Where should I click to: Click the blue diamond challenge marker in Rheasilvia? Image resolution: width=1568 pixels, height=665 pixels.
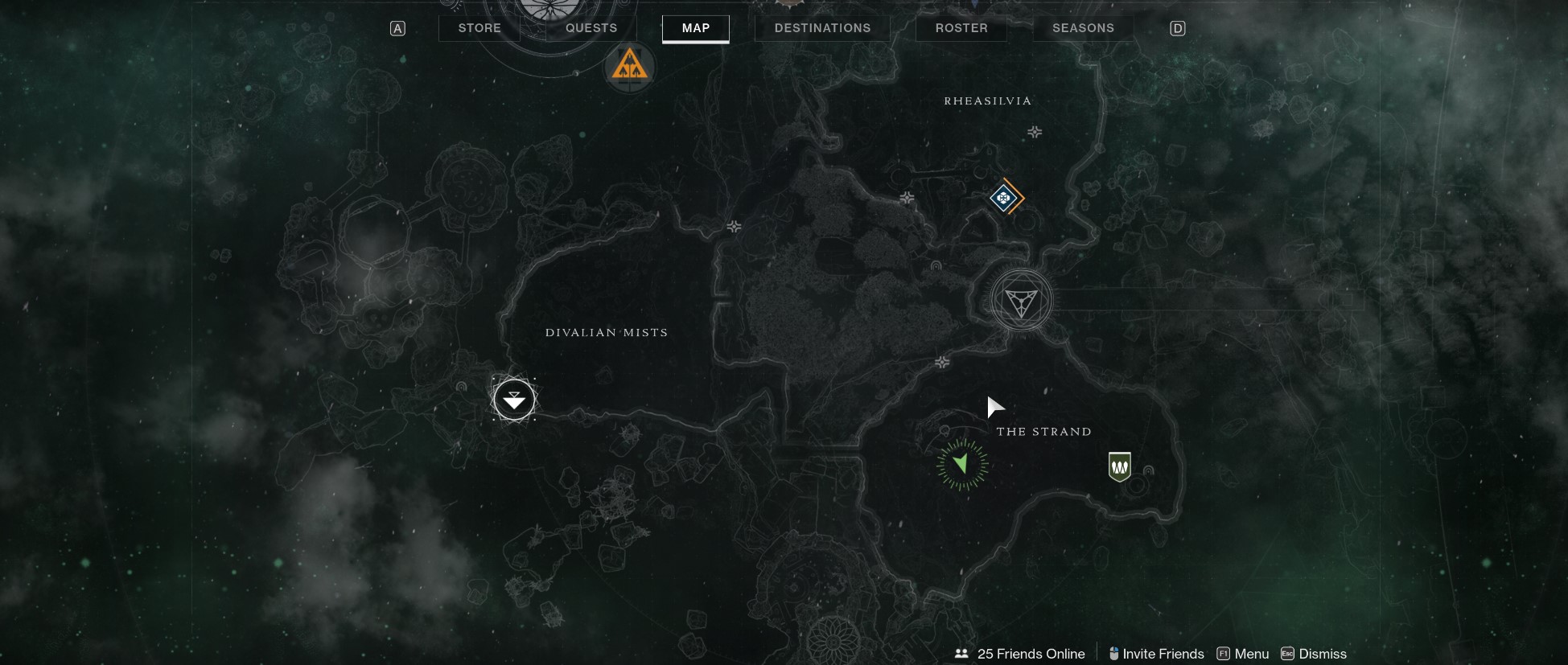pos(1005,197)
